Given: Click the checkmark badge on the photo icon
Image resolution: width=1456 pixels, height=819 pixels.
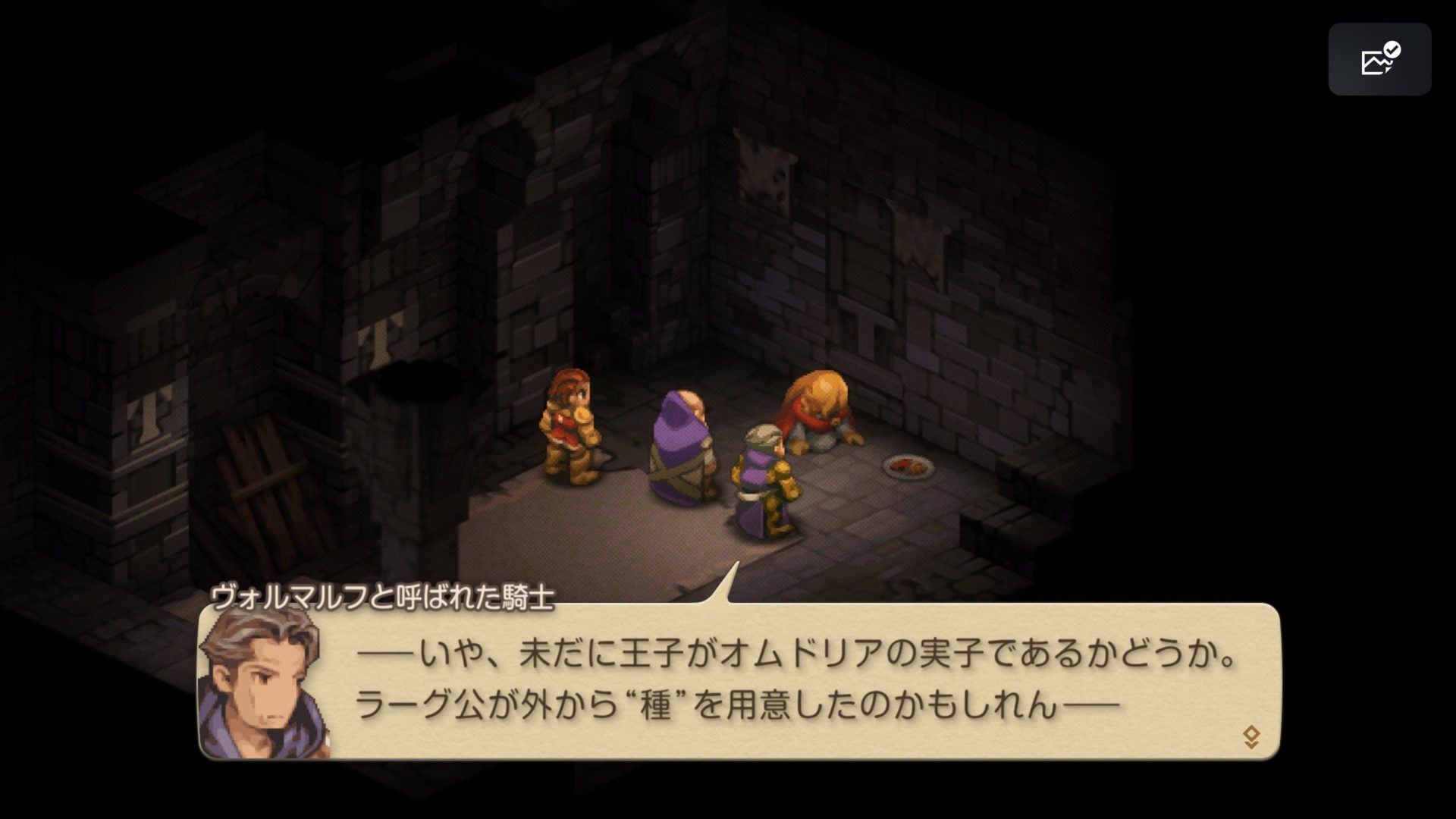Looking at the screenshot, I should (x=1392, y=49).
